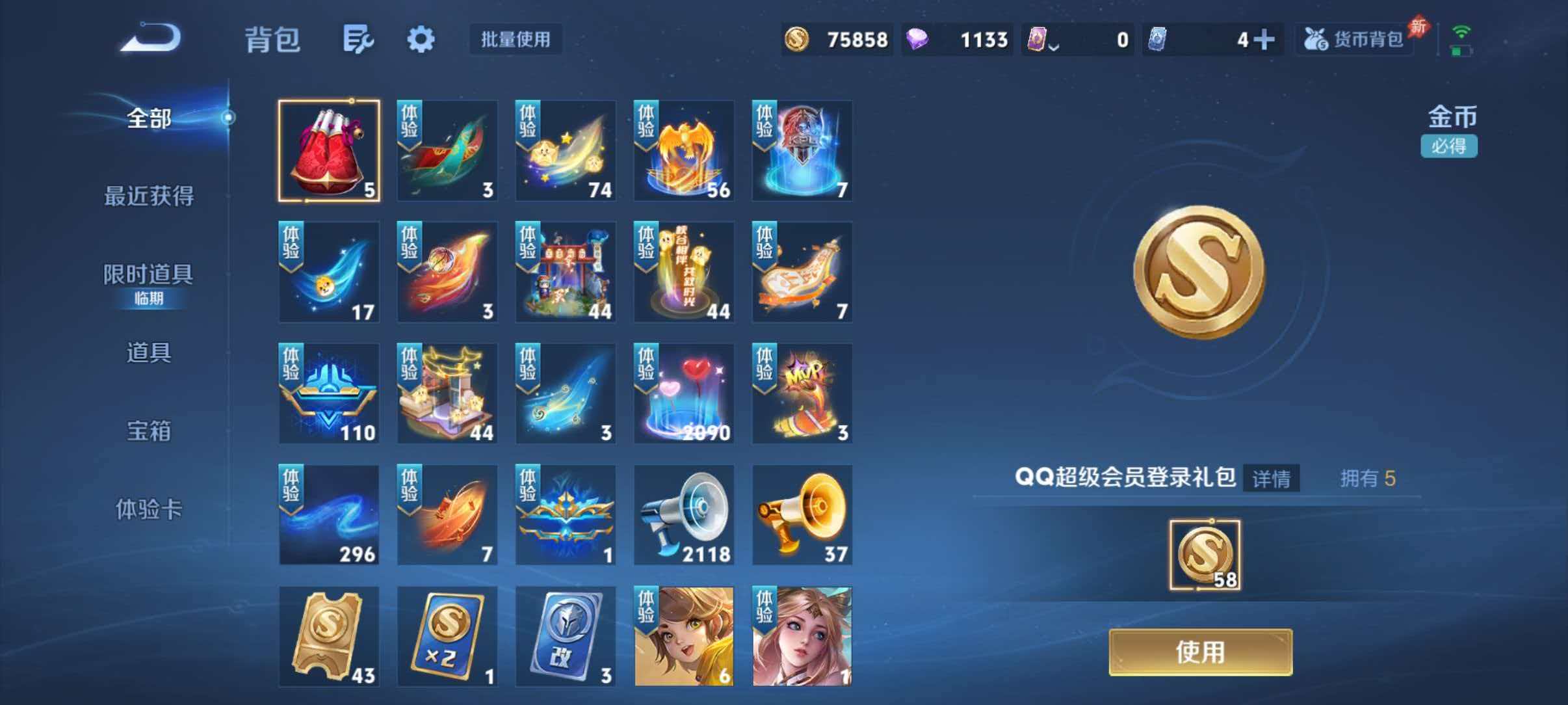This screenshot has width=1568, height=705.
Task: Click the plus next to the blue card count
Action: coord(1266,39)
